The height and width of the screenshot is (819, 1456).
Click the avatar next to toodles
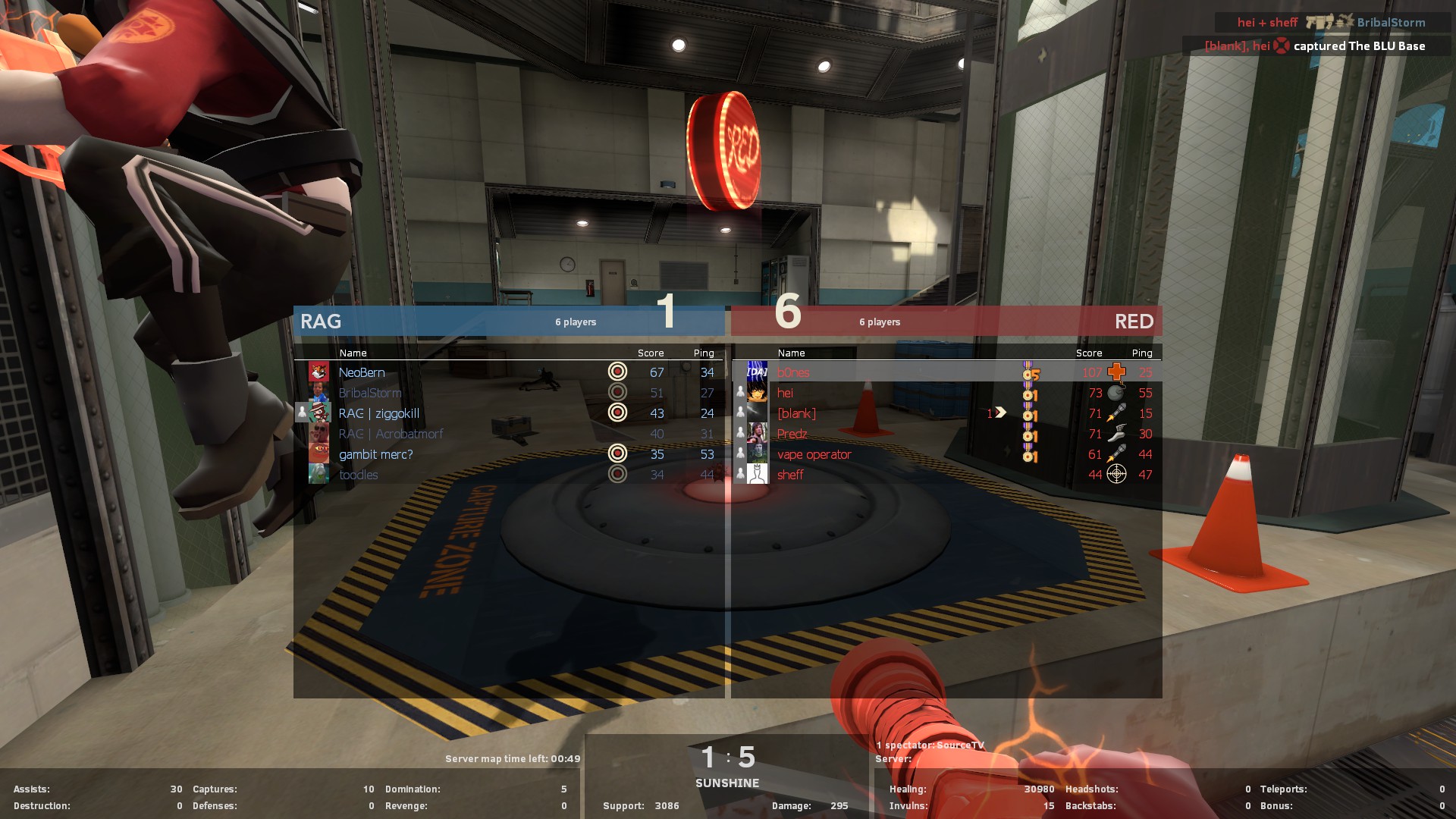(x=318, y=475)
